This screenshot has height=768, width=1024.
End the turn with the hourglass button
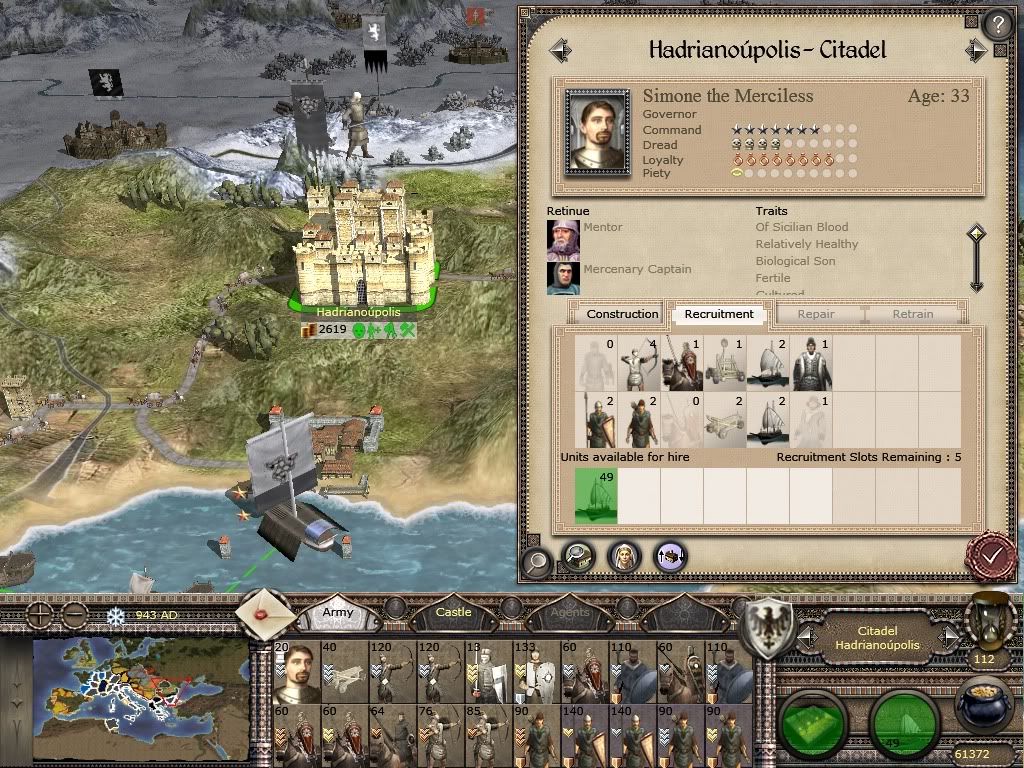tap(983, 624)
